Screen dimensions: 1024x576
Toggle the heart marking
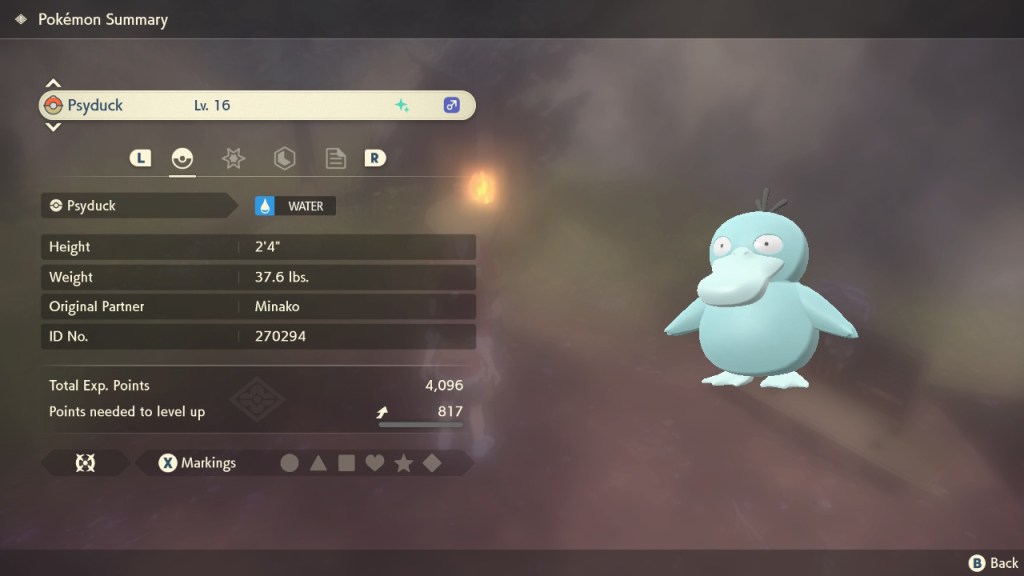375,463
